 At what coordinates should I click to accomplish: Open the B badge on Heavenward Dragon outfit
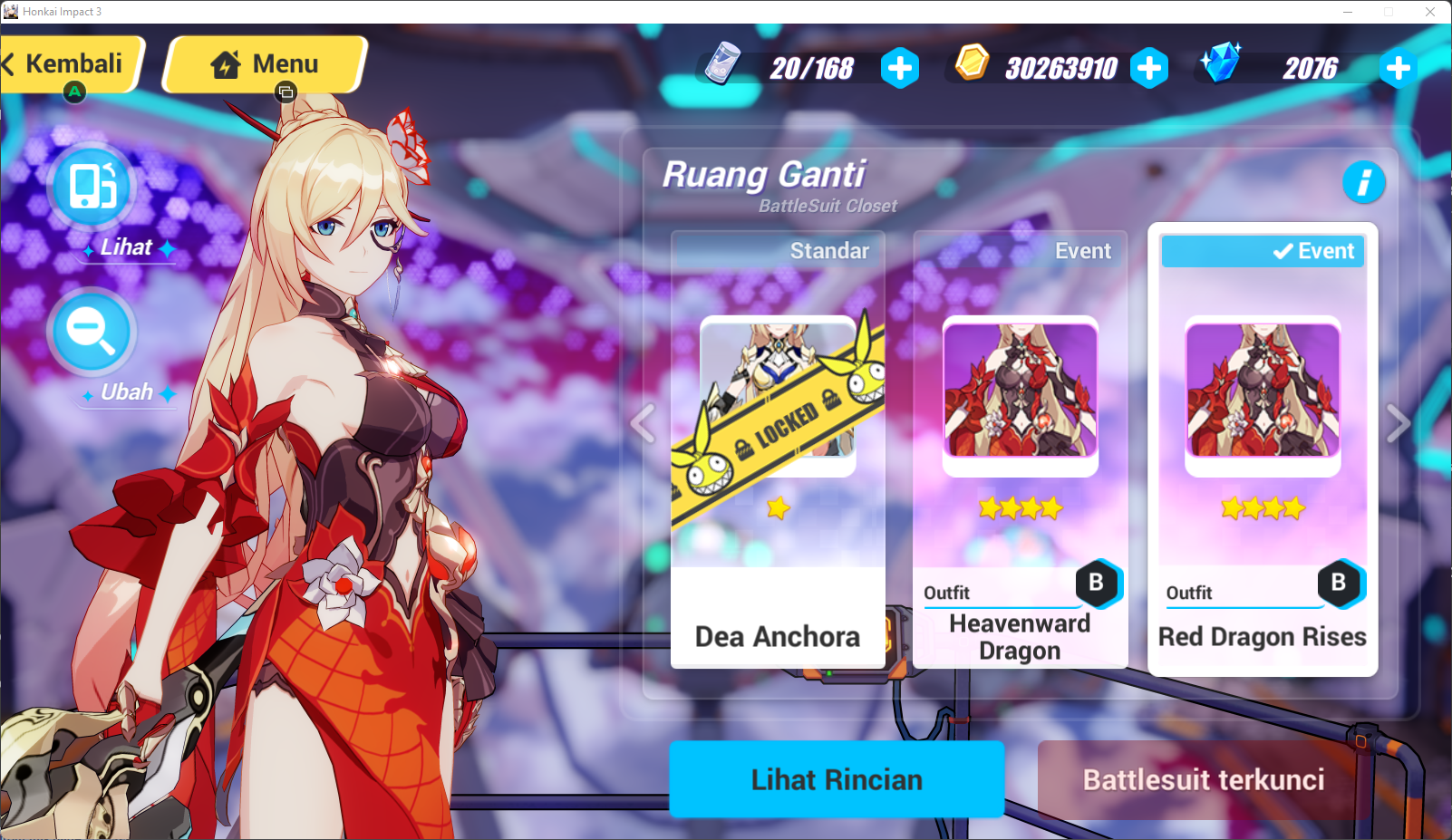click(1099, 585)
